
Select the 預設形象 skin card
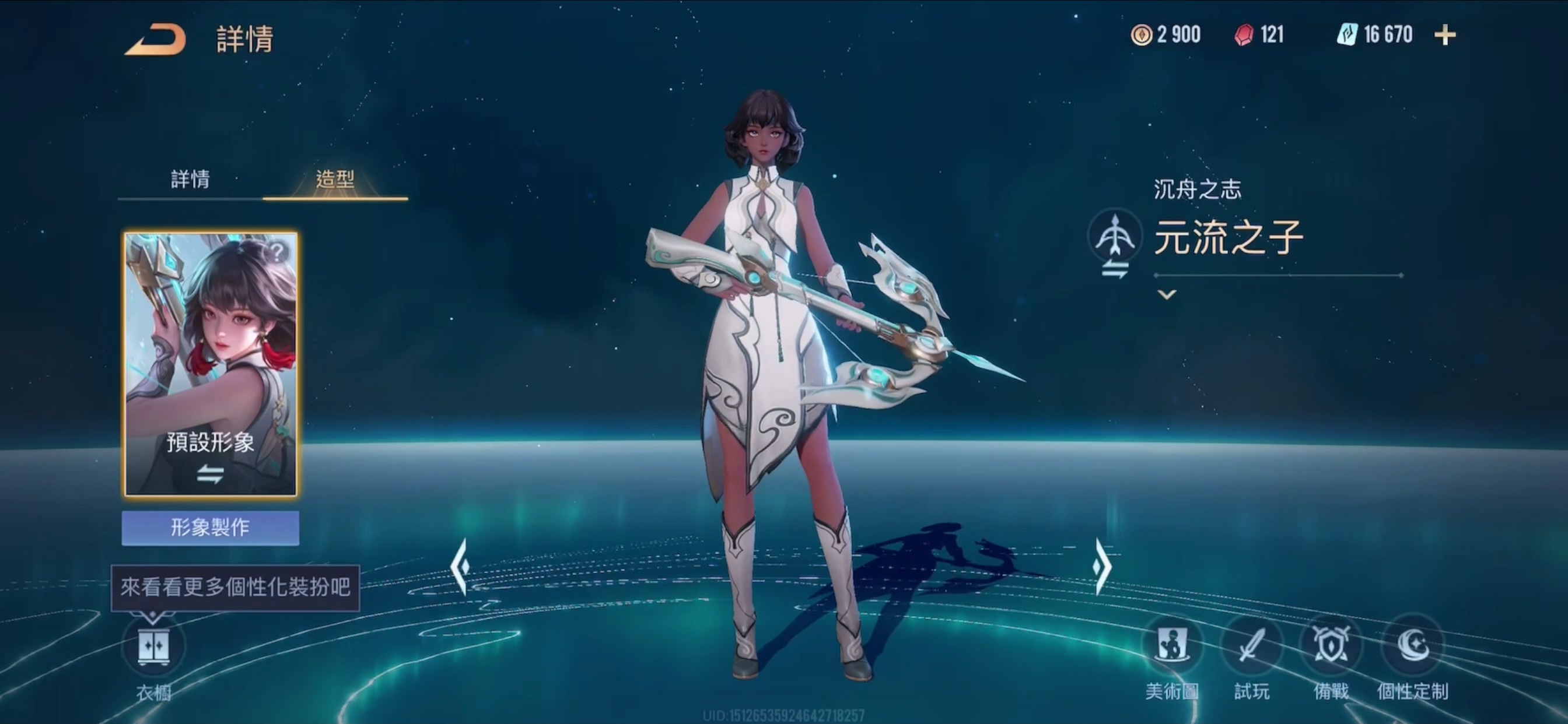(211, 364)
